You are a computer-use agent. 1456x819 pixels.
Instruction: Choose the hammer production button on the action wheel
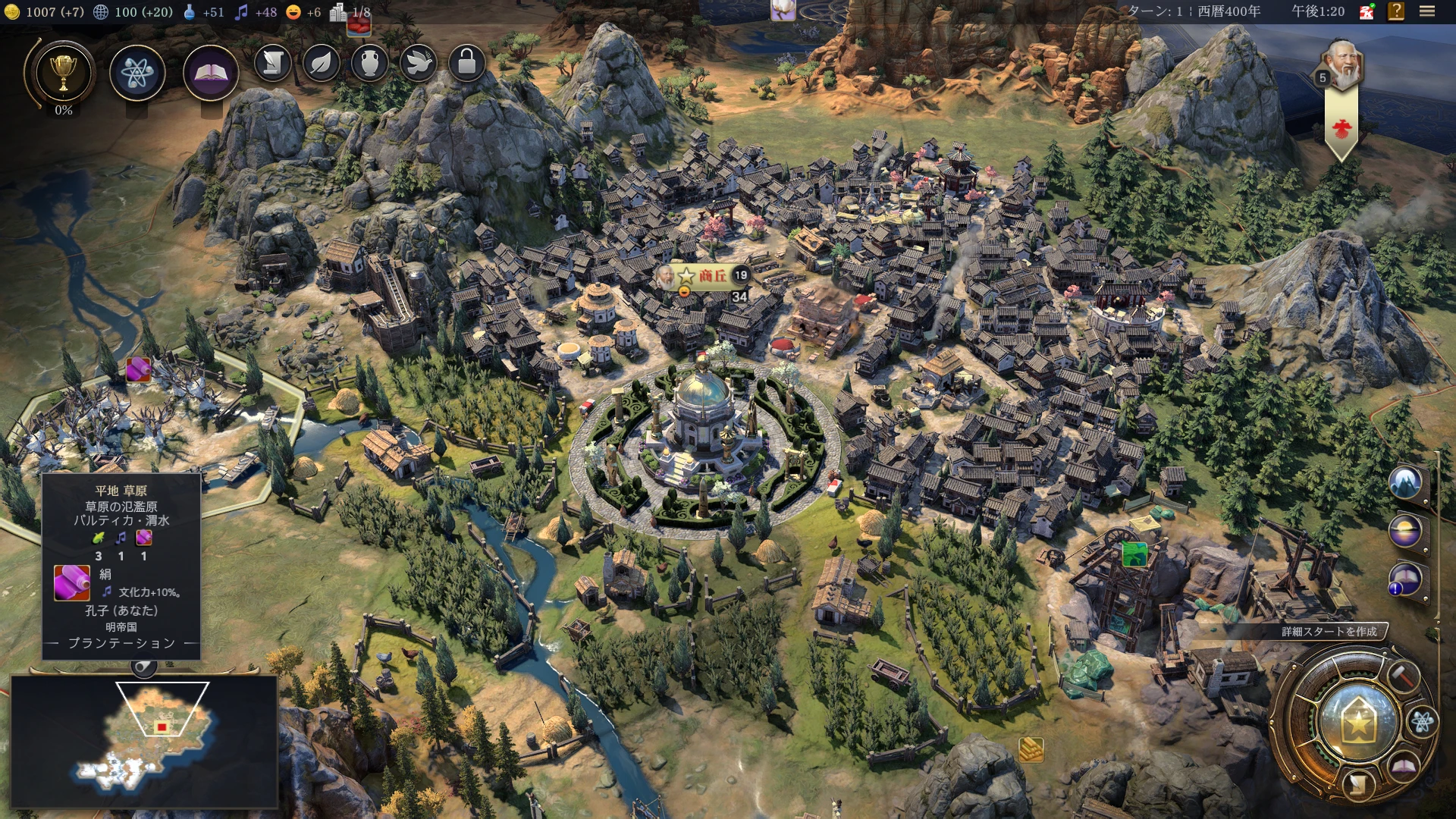click(1402, 674)
